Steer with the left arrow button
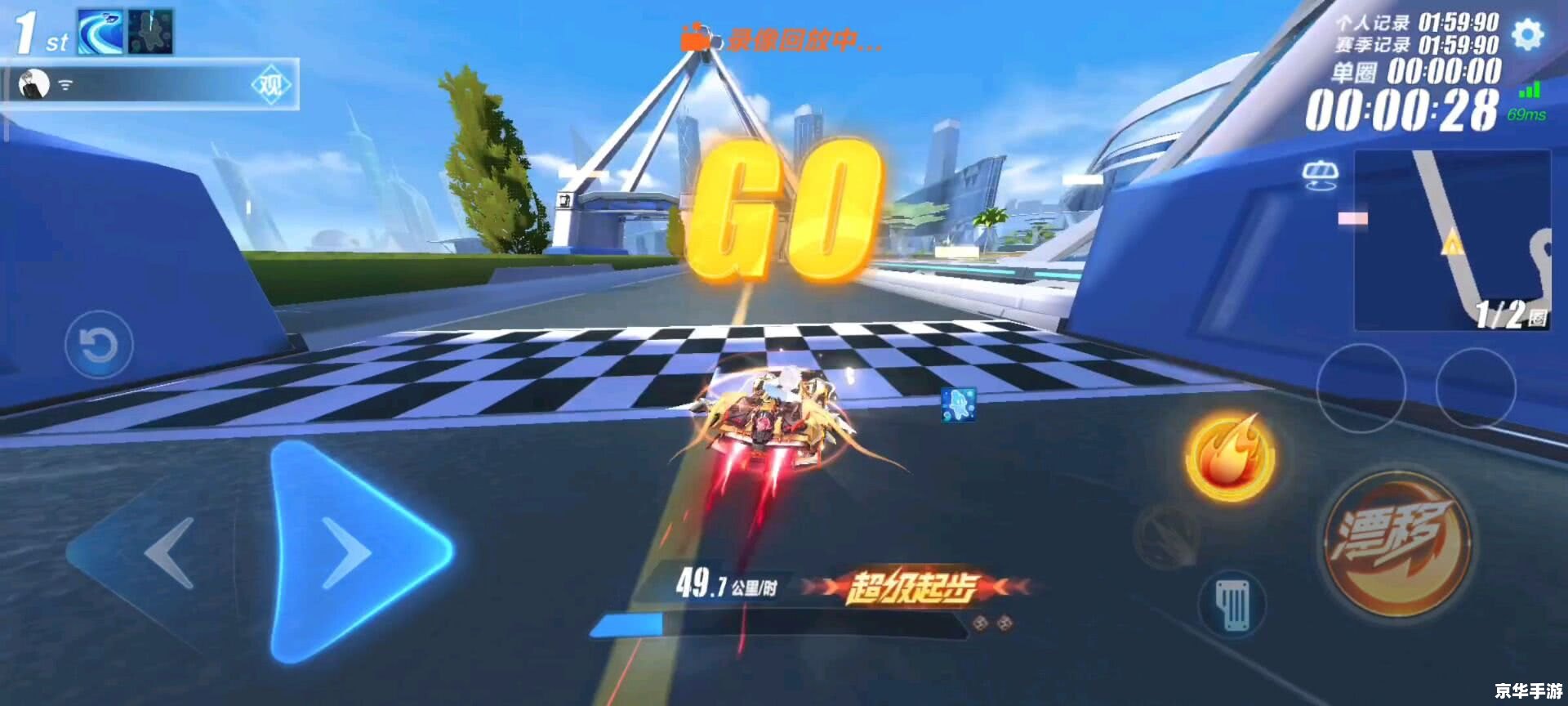This screenshot has height=706, width=1568. click(167, 553)
